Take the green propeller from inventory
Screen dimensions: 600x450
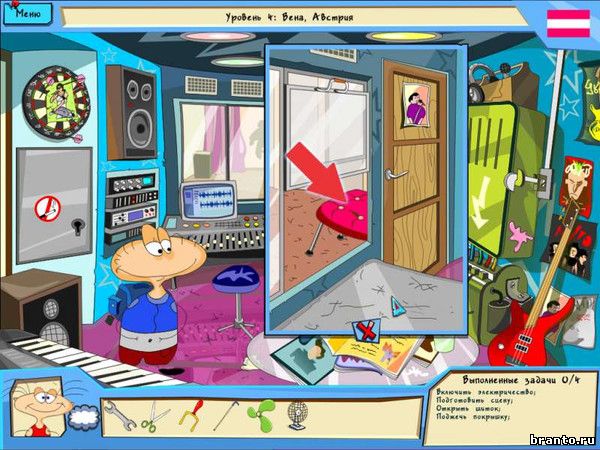(261, 415)
